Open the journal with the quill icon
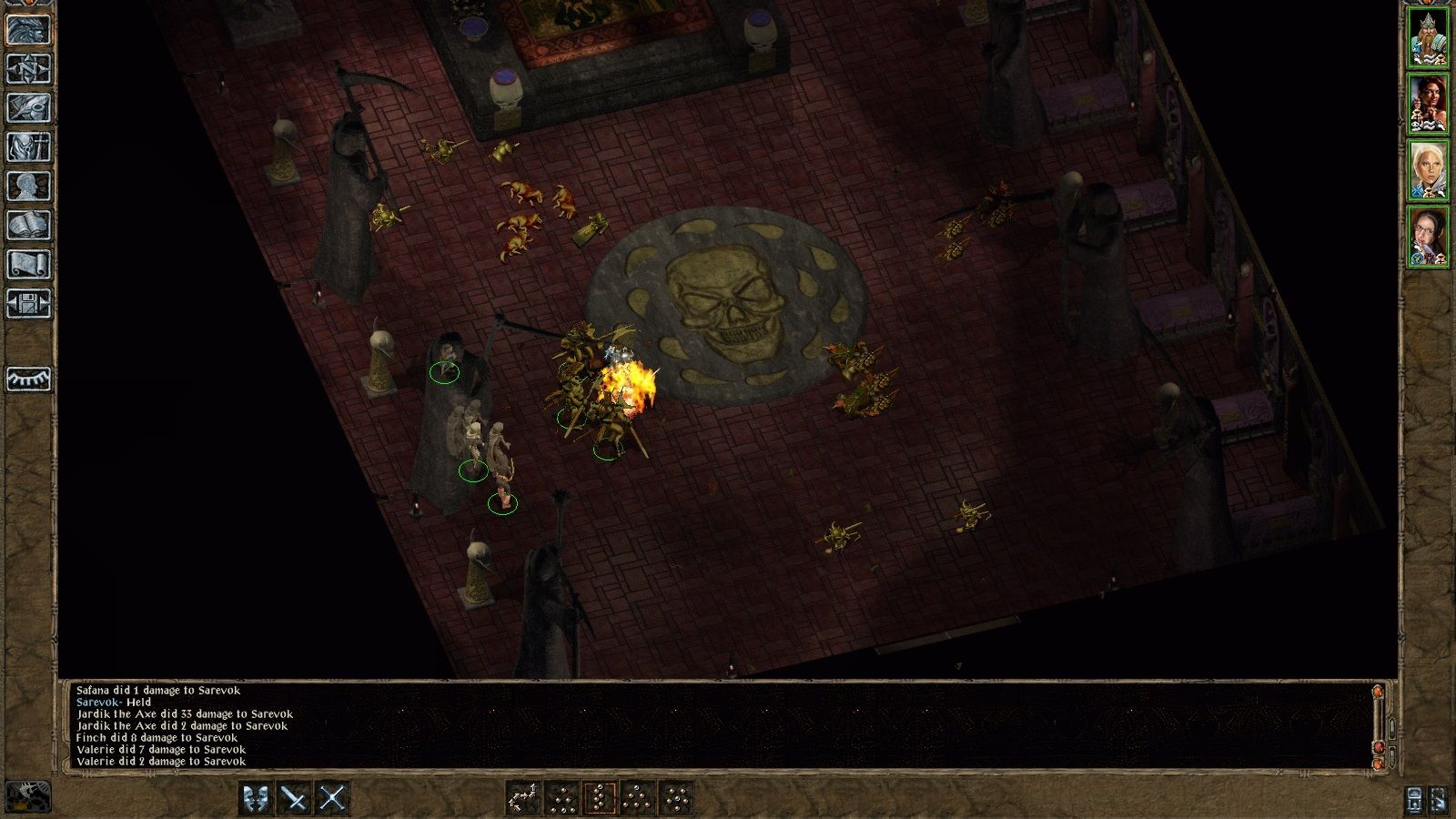Viewport: 1456px width, 819px height. pyautogui.click(x=28, y=107)
